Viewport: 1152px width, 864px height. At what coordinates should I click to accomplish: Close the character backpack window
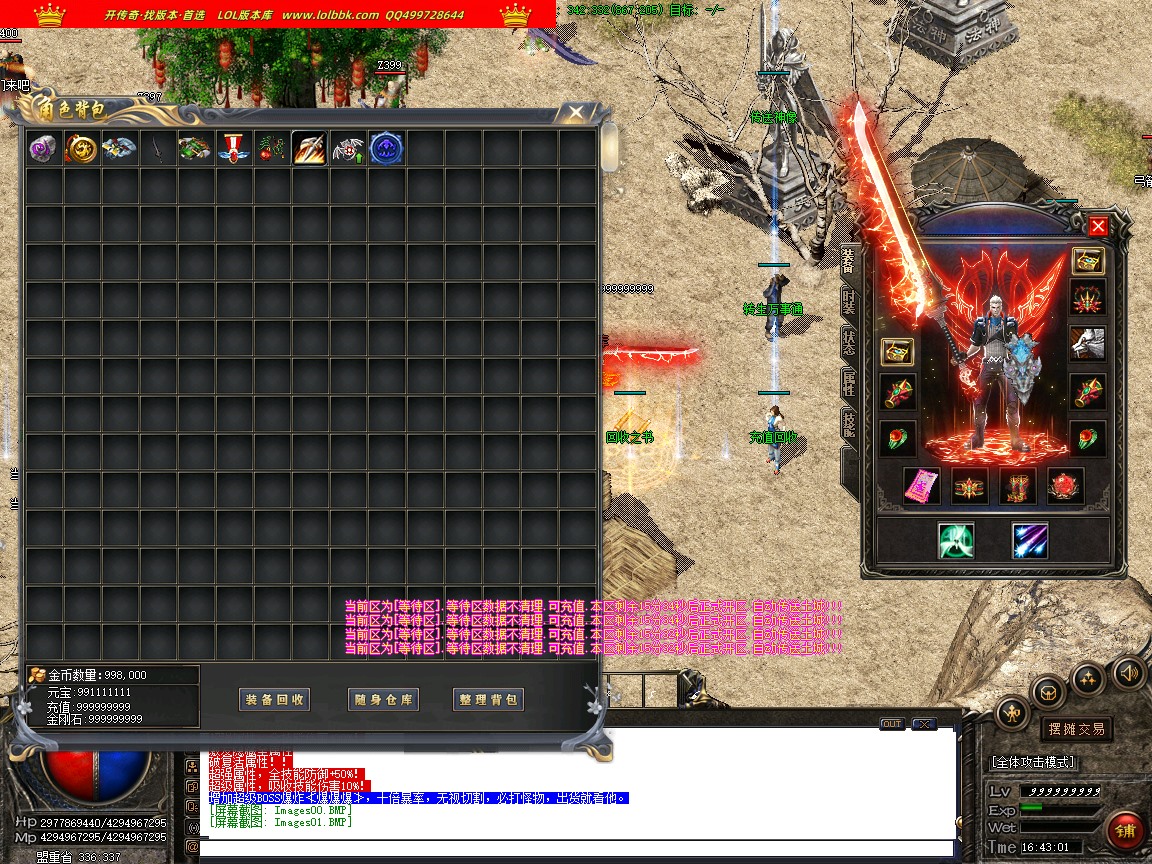pos(575,112)
